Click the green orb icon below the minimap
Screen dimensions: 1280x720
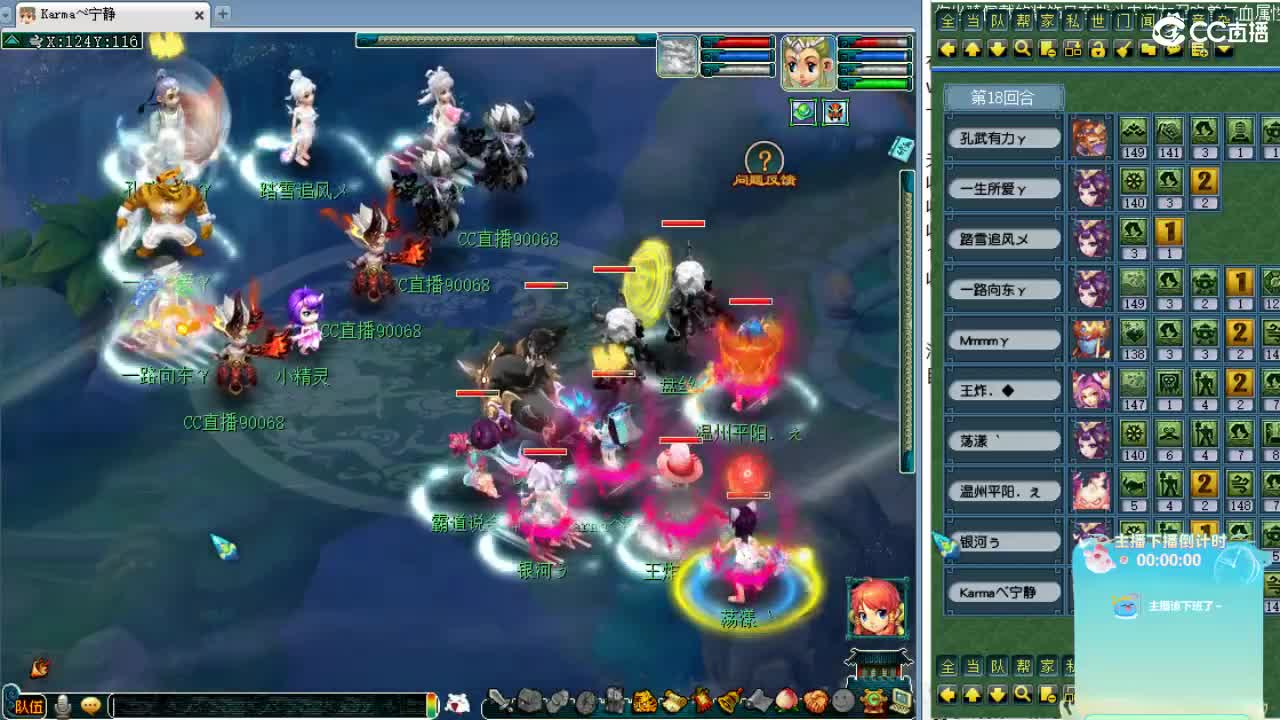801,112
